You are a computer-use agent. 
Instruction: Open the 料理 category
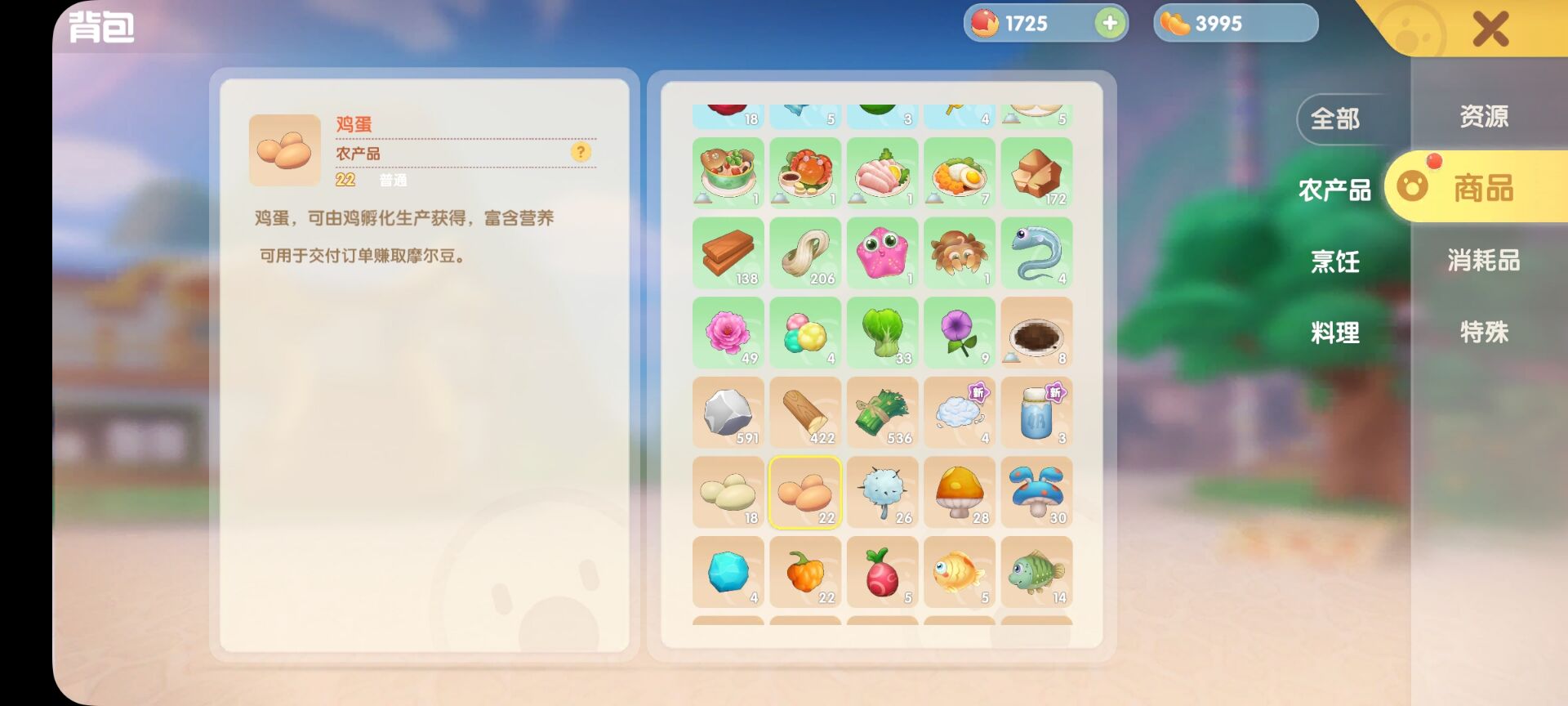pos(1334,332)
